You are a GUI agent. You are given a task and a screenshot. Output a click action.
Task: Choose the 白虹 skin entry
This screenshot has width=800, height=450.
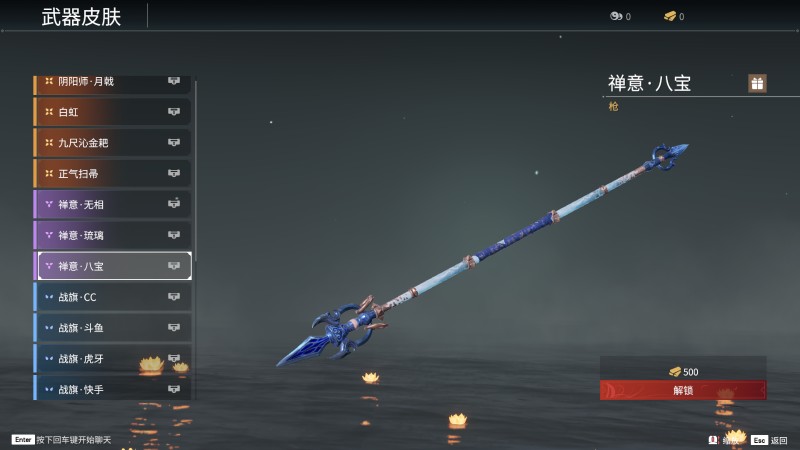pyautogui.click(x=113, y=112)
